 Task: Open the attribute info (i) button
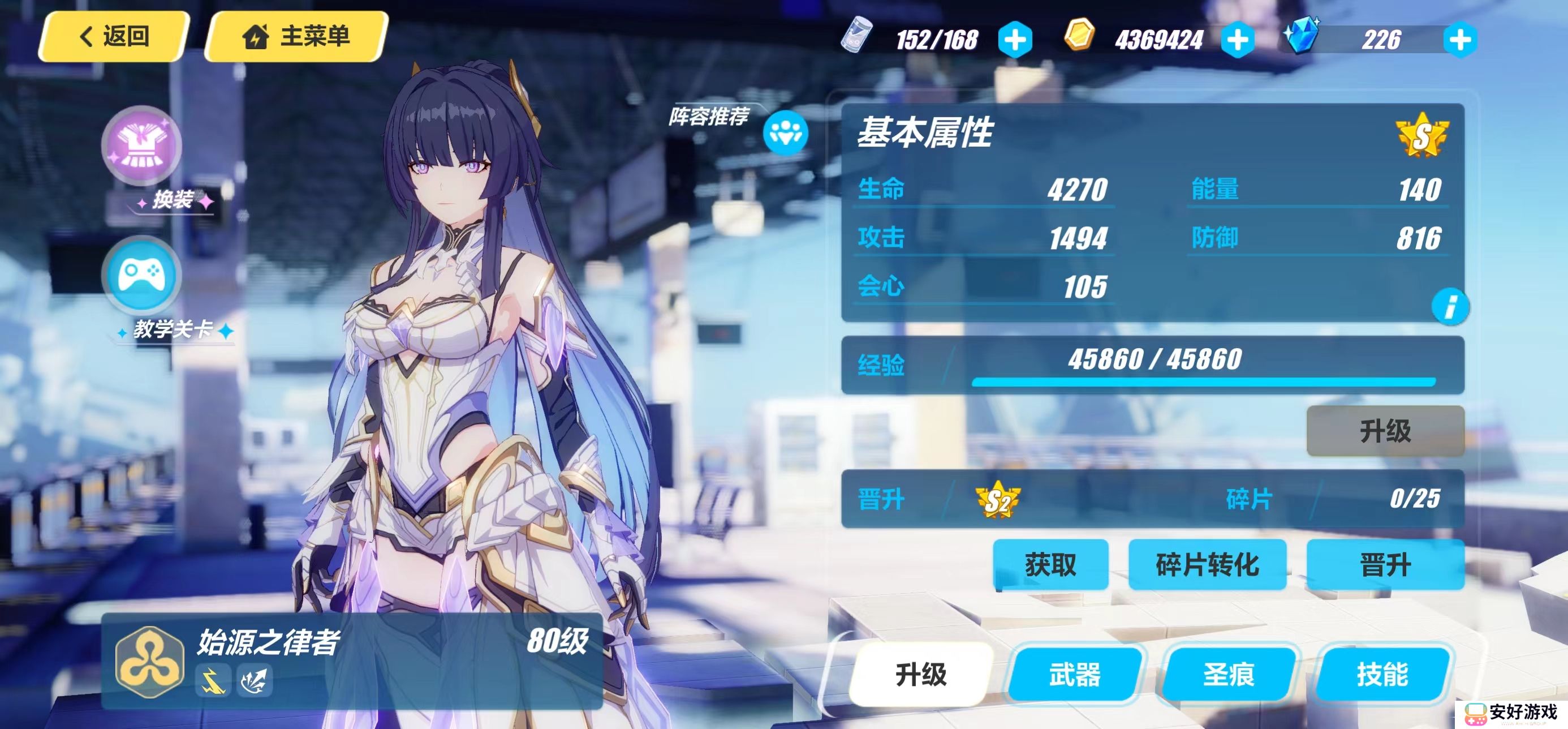point(1450,306)
